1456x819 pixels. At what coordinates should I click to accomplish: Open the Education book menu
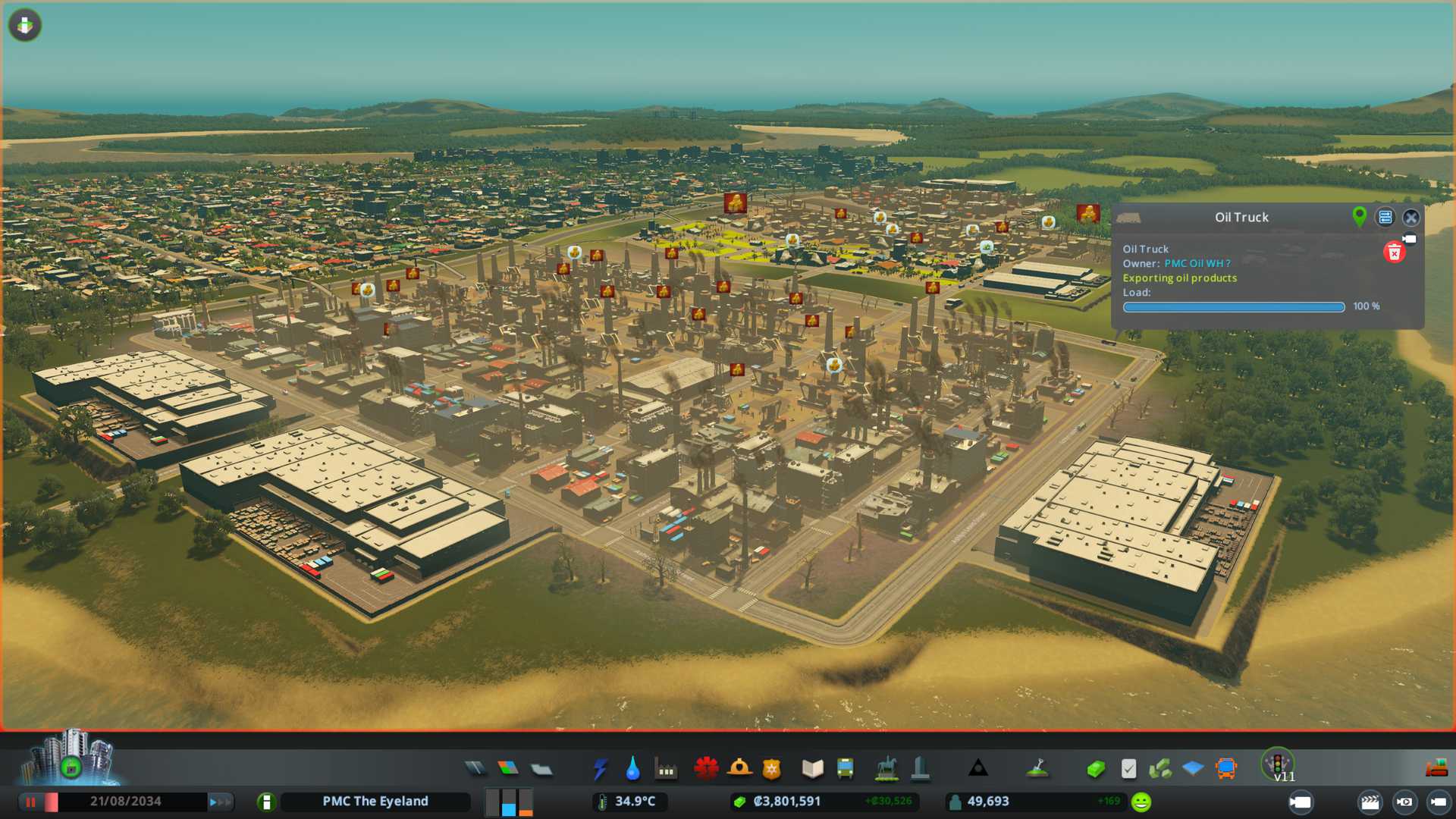click(x=812, y=769)
